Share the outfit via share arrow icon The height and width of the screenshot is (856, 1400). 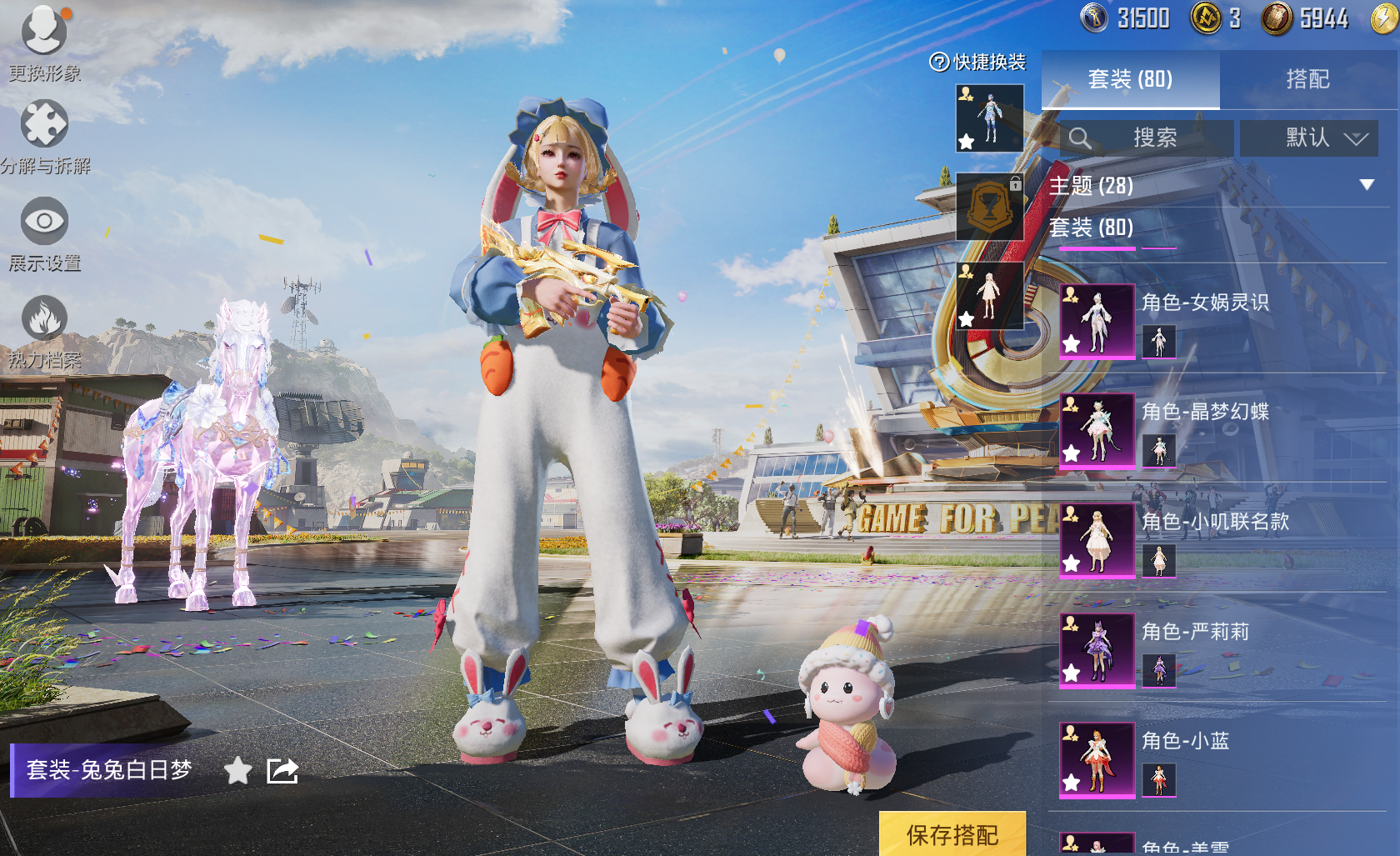(x=282, y=771)
